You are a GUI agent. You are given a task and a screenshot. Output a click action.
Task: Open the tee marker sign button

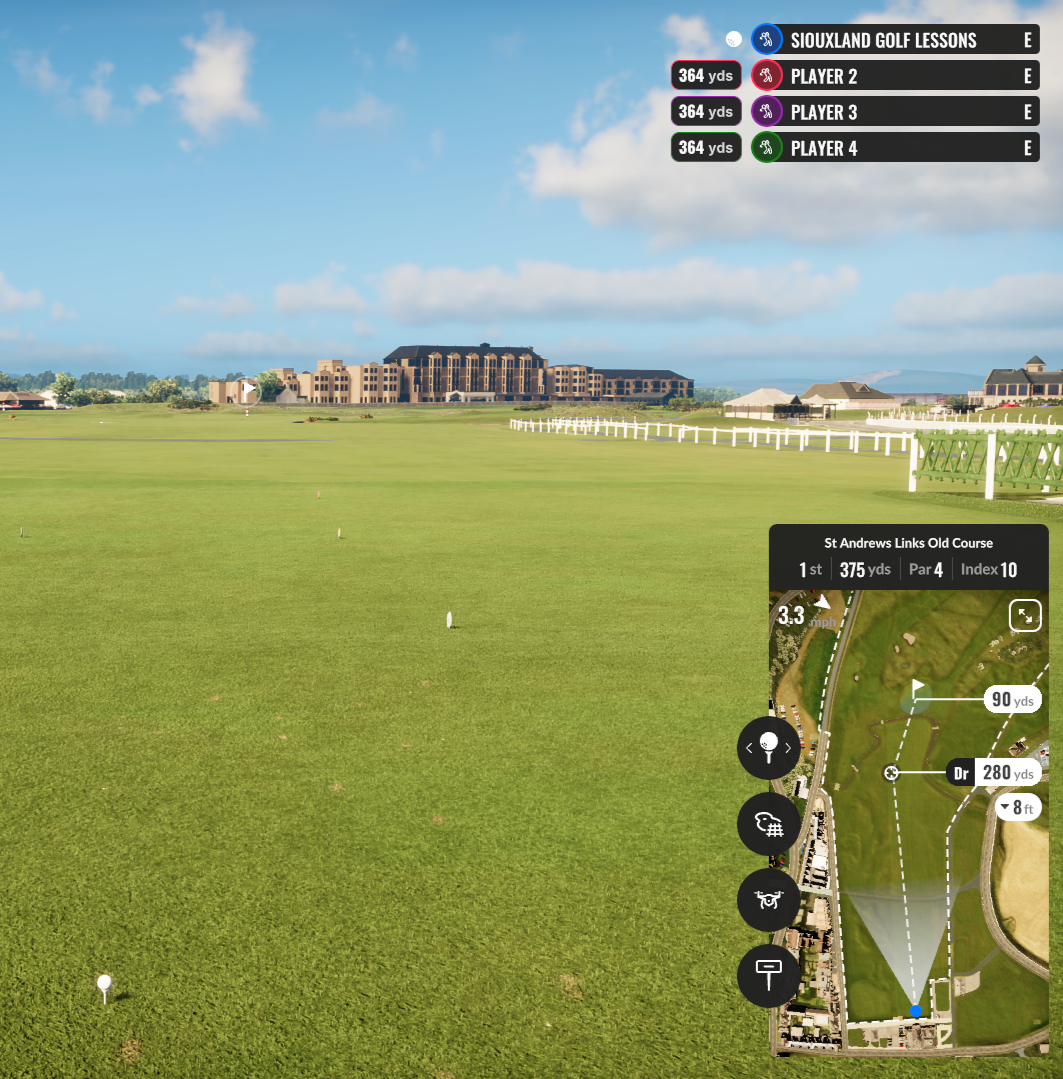(768, 975)
